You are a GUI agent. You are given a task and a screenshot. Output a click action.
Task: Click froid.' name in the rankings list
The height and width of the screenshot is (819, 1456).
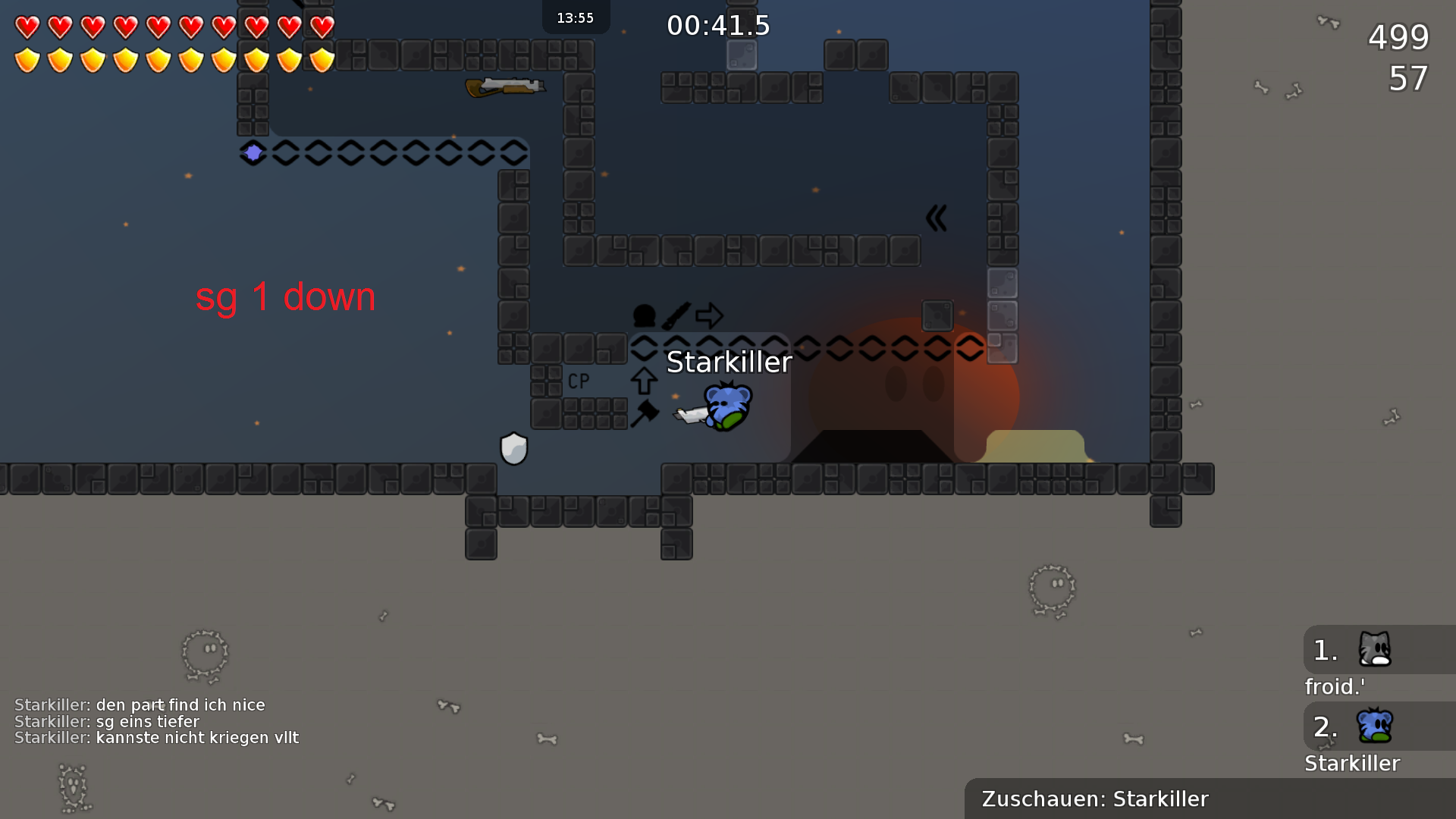[x=1334, y=686]
